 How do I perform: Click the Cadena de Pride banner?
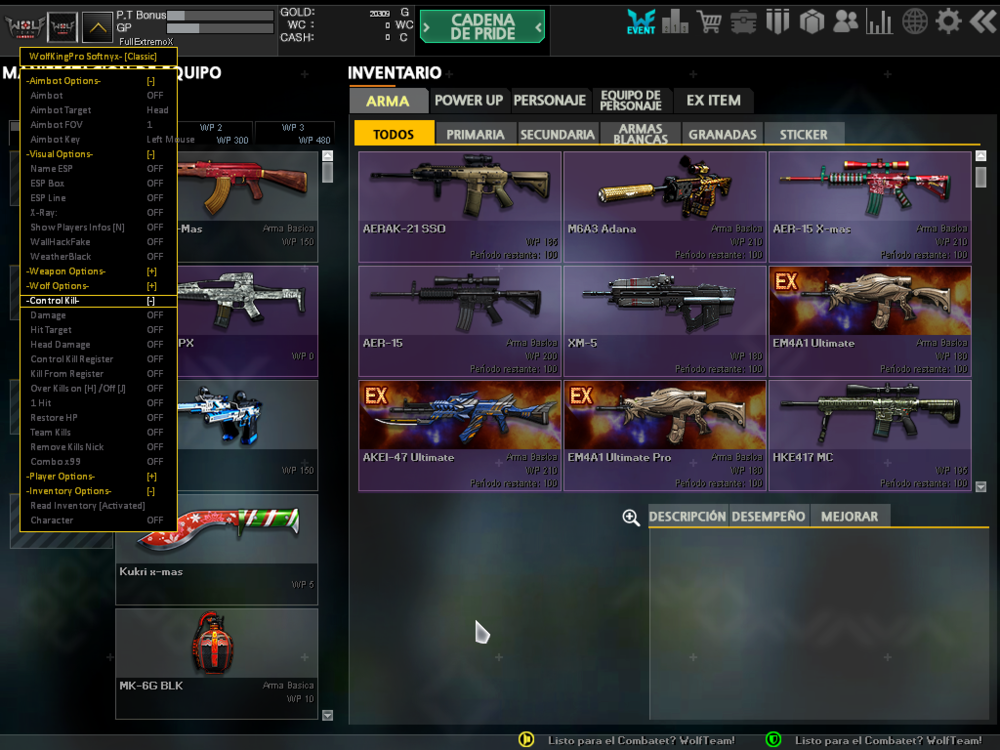point(482,27)
